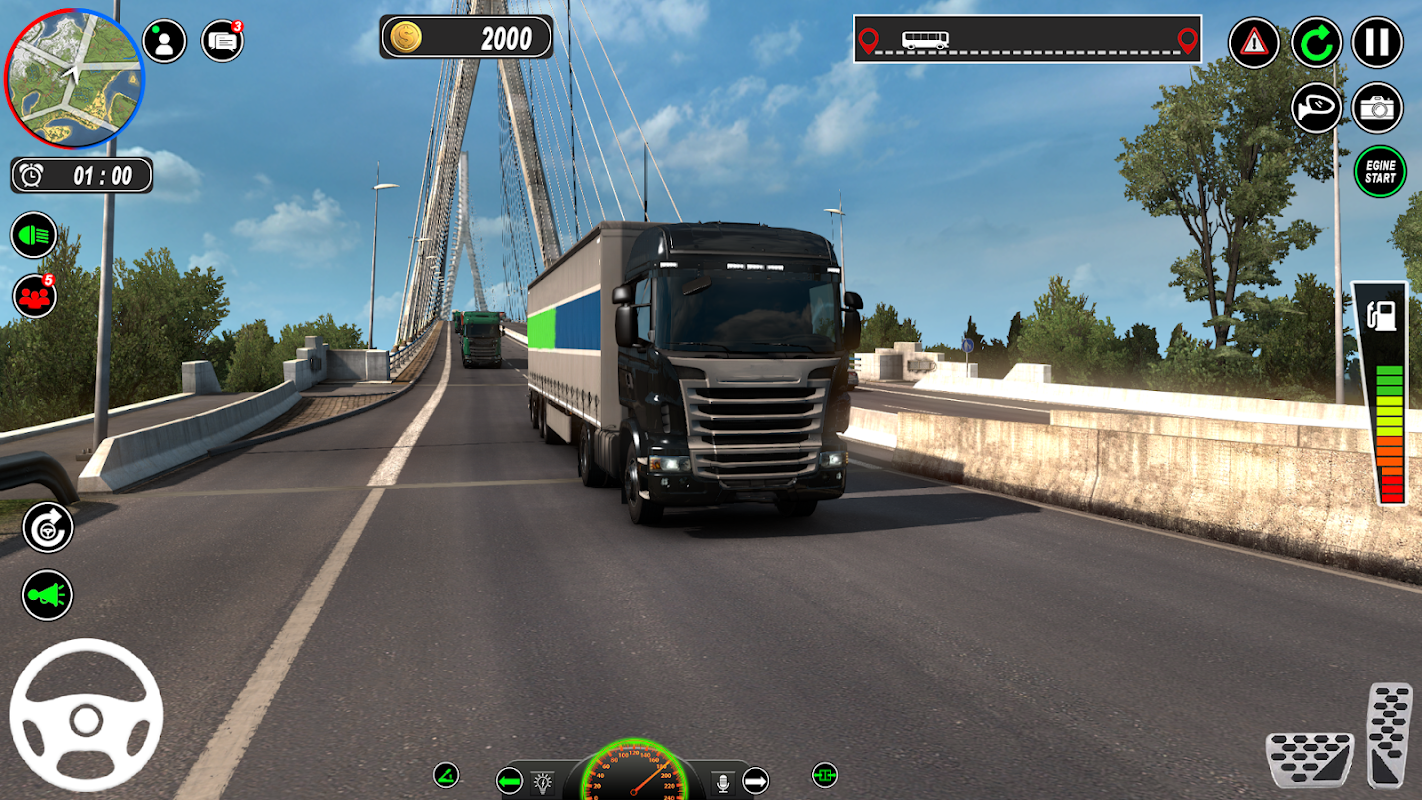Toggle the green headlights button
Viewport: 1422px width, 800px height.
[34, 235]
